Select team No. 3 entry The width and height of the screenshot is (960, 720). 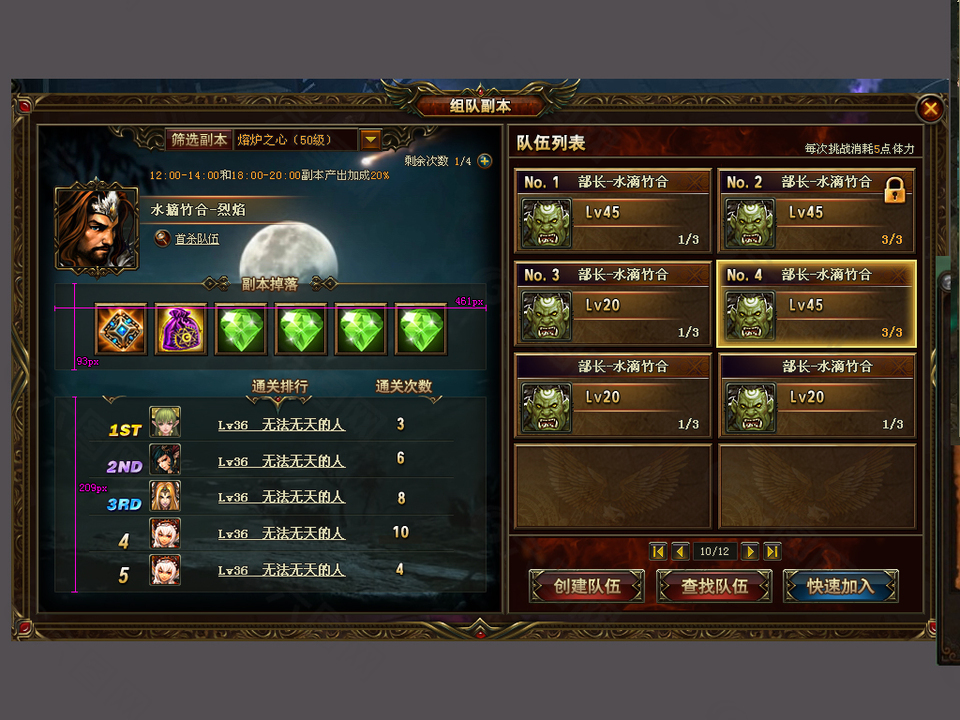coord(613,304)
